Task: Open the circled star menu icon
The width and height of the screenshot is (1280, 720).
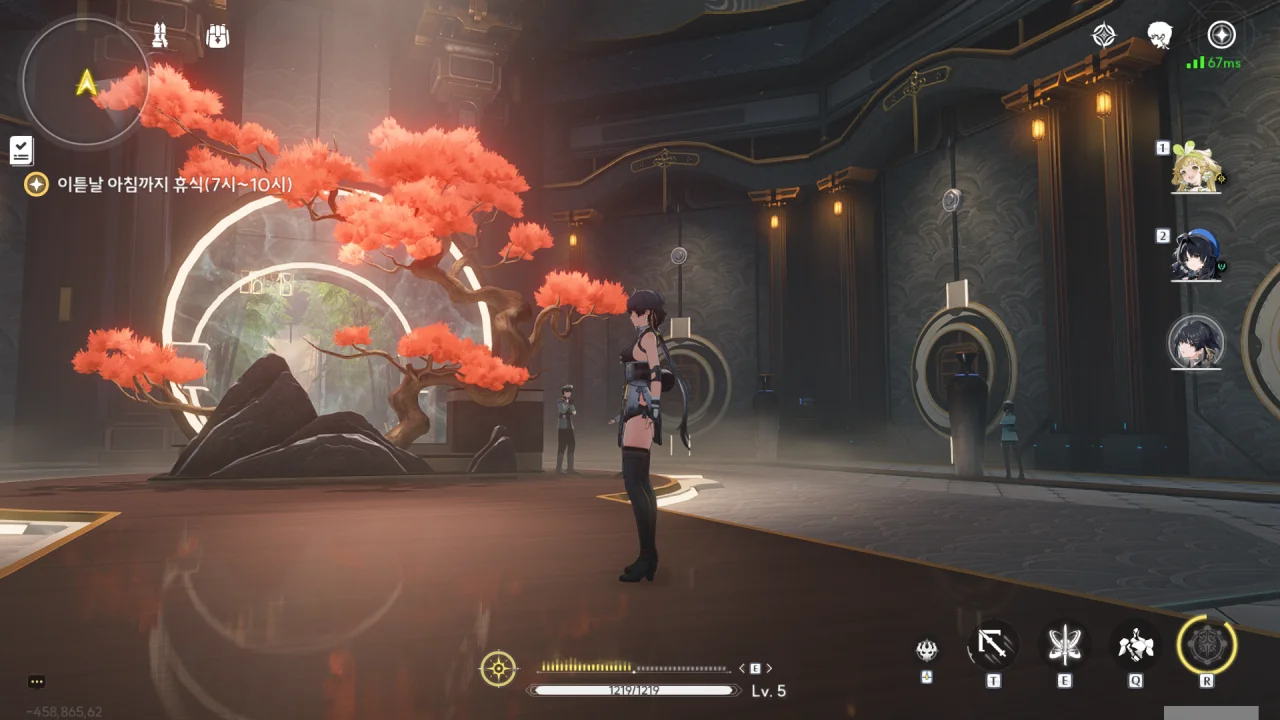Action: pos(1221,35)
